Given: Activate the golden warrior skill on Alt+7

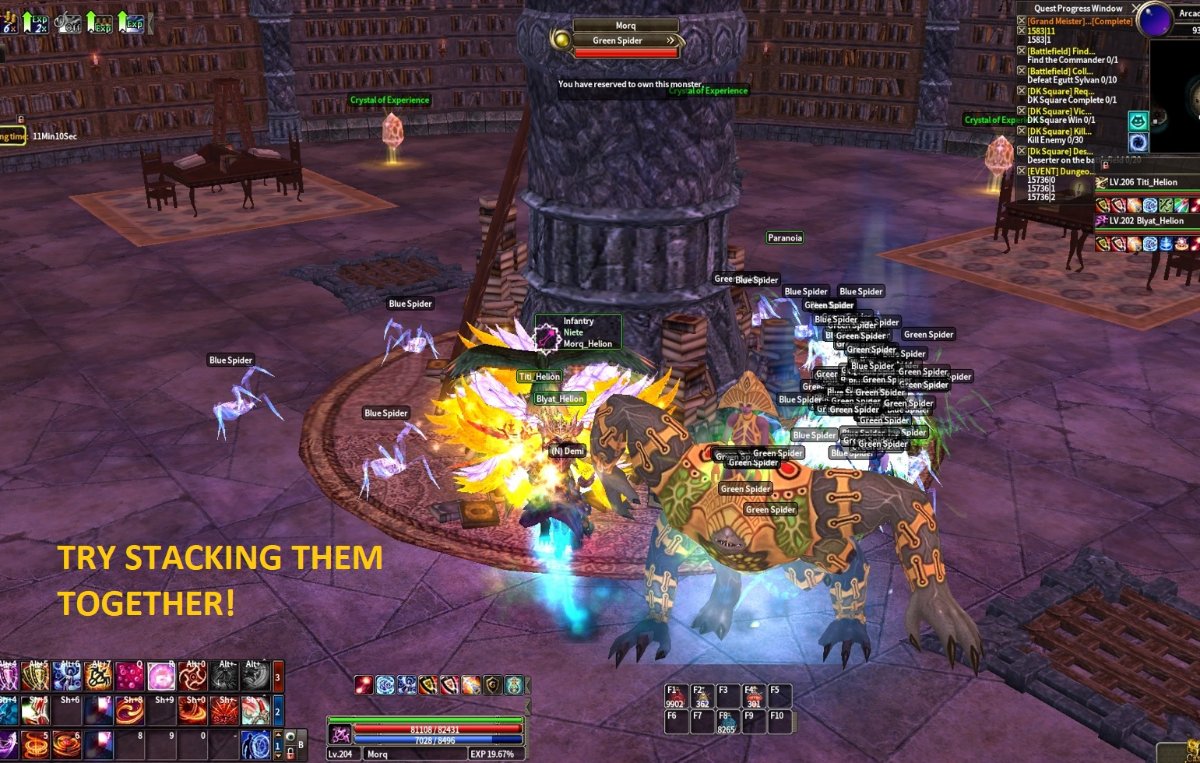Looking at the screenshot, I should point(100,677).
